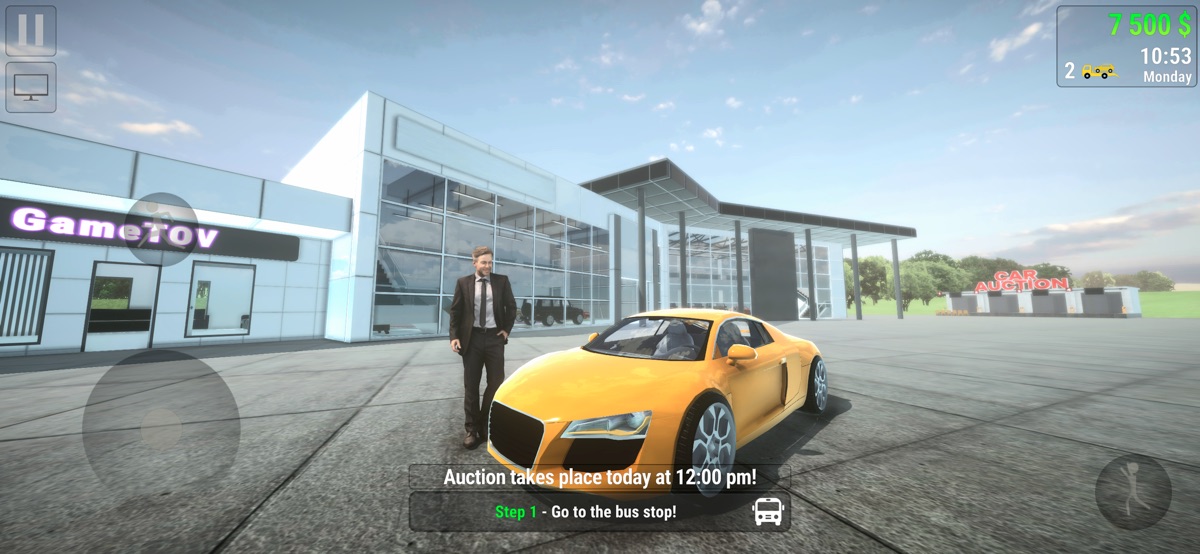This screenshot has width=1200, height=554.
Task: Open the computer monitor icon menu
Action: (x=31, y=87)
